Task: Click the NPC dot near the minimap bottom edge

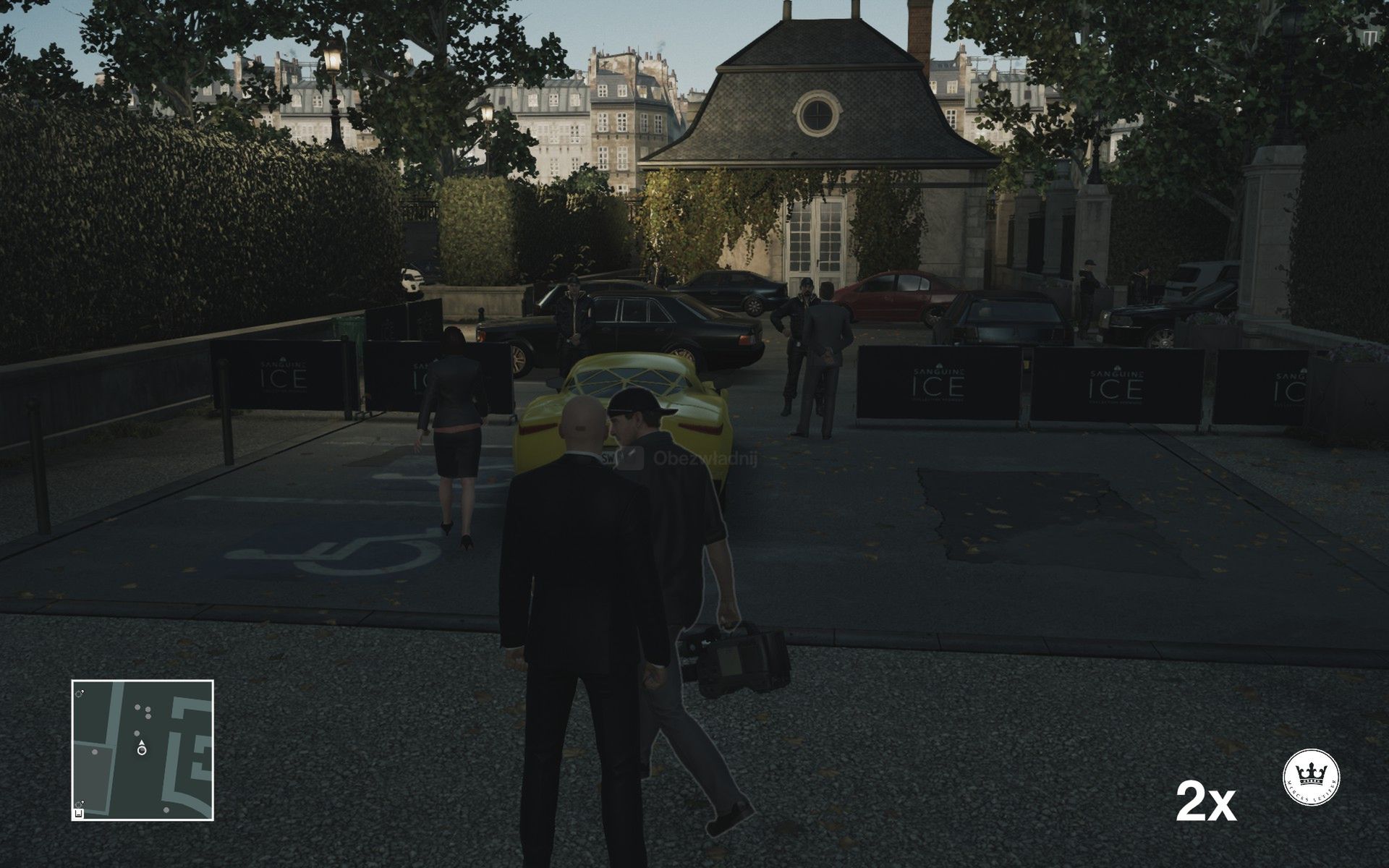Action: click(x=166, y=809)
